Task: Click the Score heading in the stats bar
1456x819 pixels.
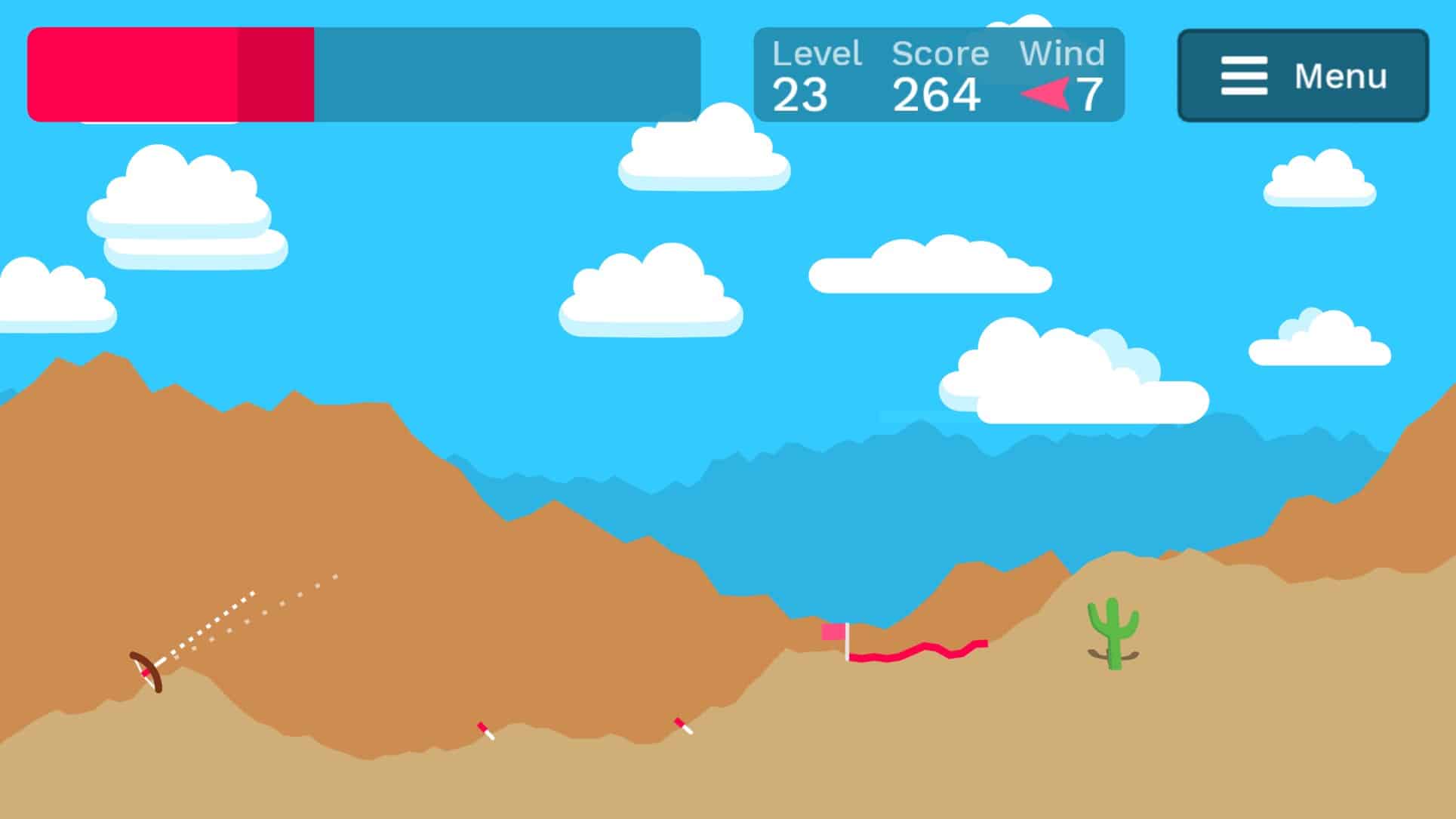Action: point(940,53)
